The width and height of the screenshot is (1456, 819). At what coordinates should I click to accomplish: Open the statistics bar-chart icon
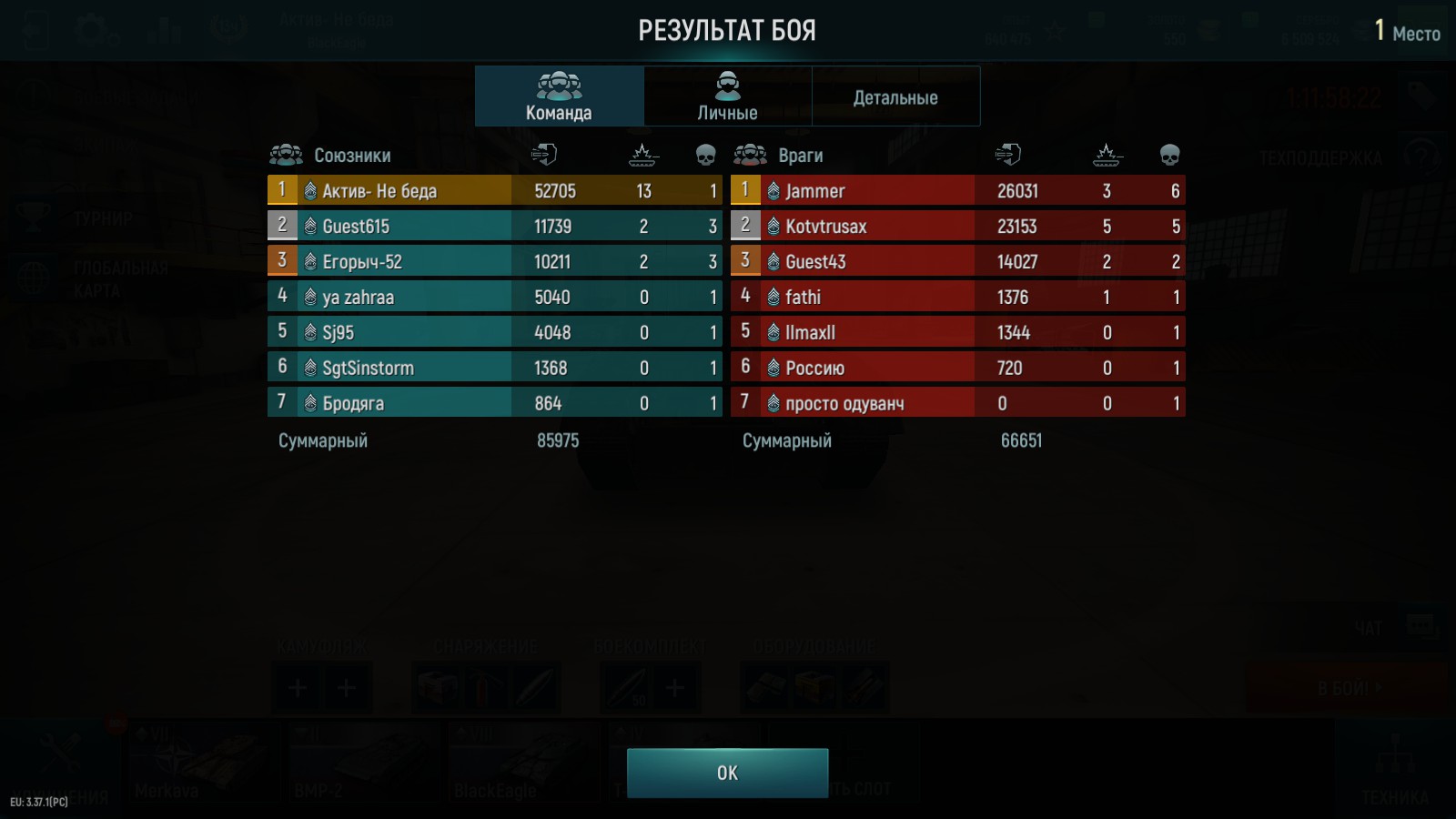164,27
